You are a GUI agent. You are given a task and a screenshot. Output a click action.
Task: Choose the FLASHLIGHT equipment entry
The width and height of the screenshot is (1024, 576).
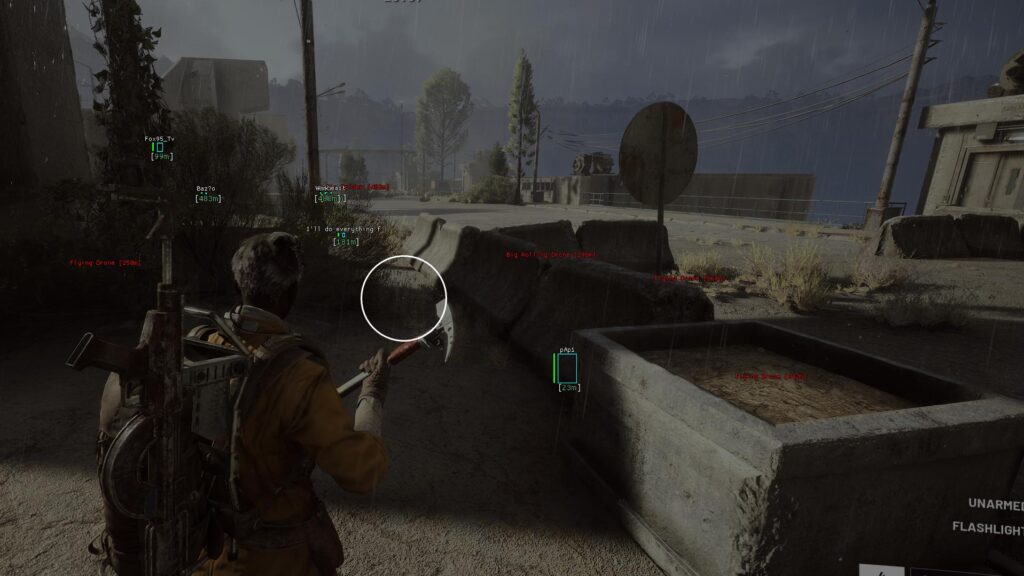point(988,527)
